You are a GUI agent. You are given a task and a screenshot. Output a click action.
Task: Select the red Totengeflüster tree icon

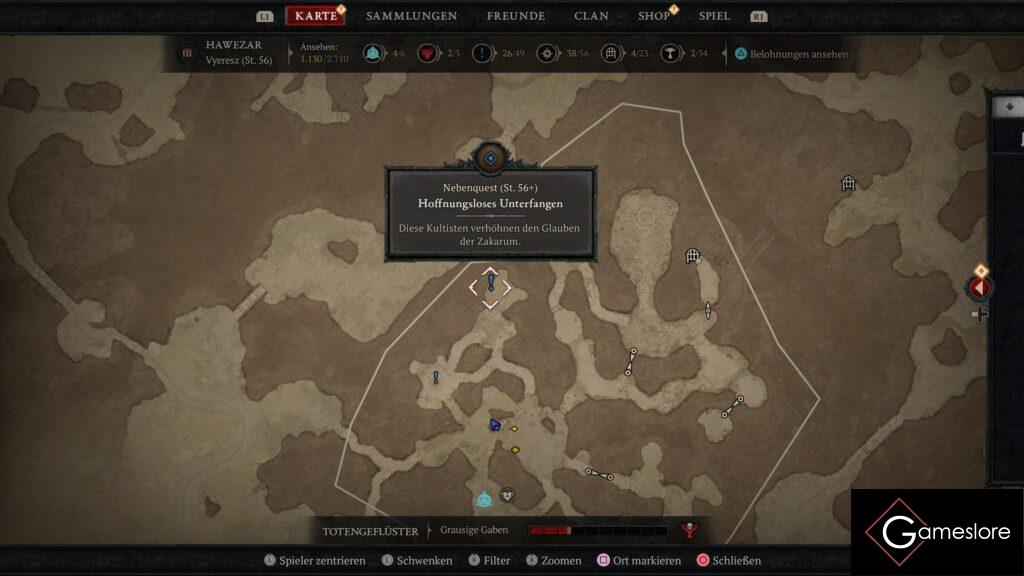pyautogui.click(x=688, y=530)
